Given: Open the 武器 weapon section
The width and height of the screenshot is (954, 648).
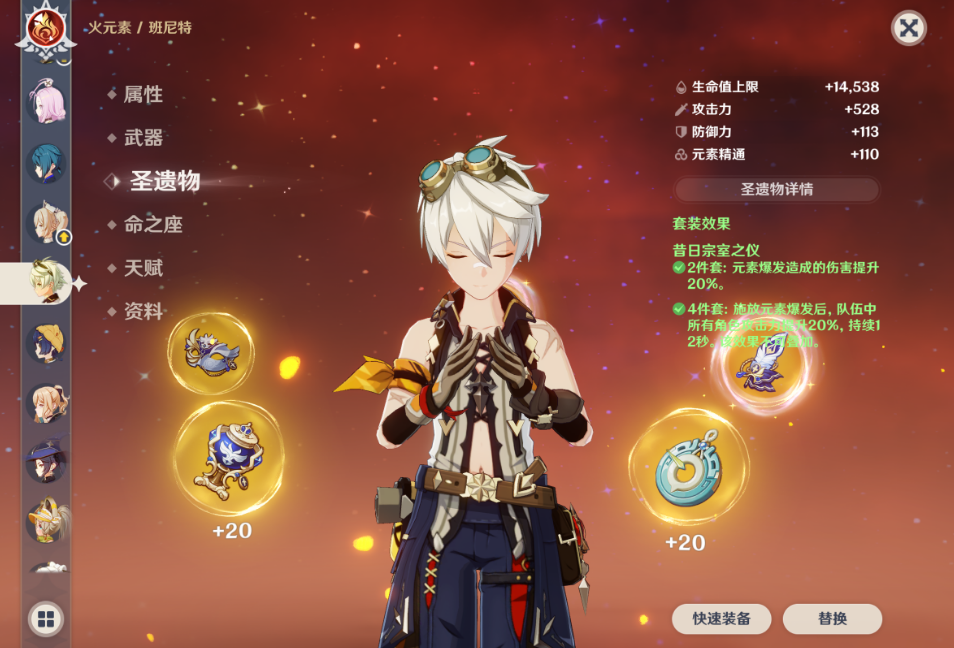Looking at the screenshot, I should click(142, 138).
